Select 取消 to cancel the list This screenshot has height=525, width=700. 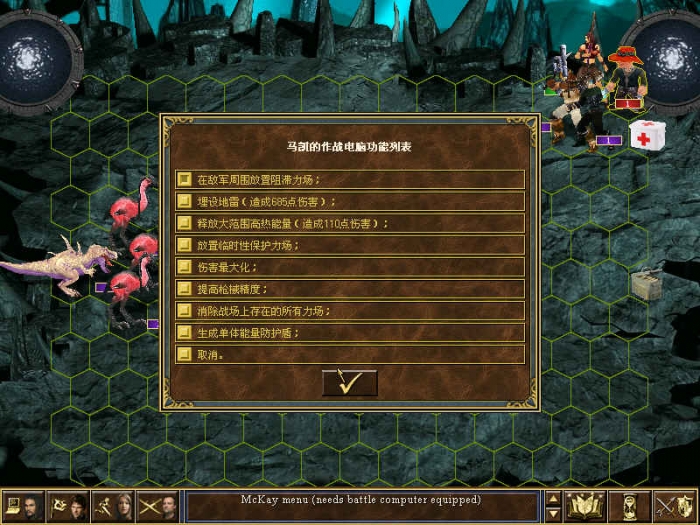pos(350,355)
